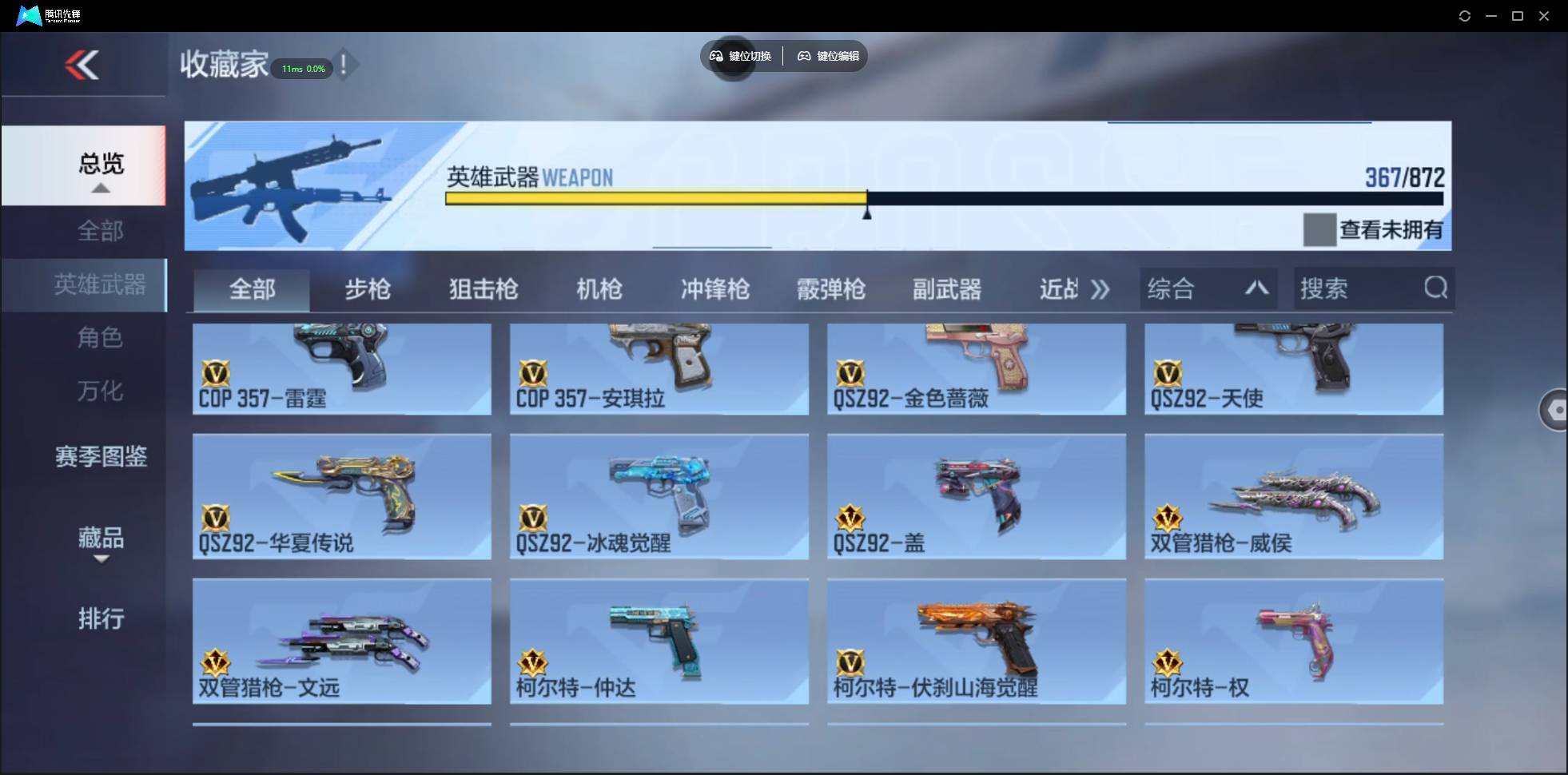Select the 英雄武器 category in the sidebar
The width and height of the screenshot is (1568, 775).
[100, 285]
